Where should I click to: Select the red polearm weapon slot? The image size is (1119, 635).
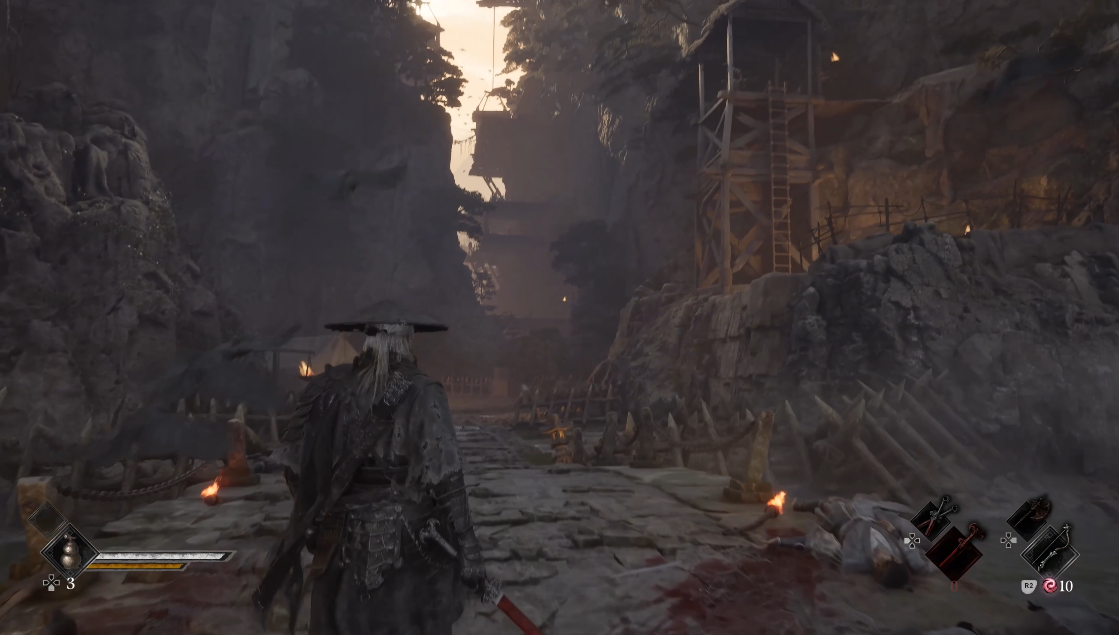(x=955, y=552)
